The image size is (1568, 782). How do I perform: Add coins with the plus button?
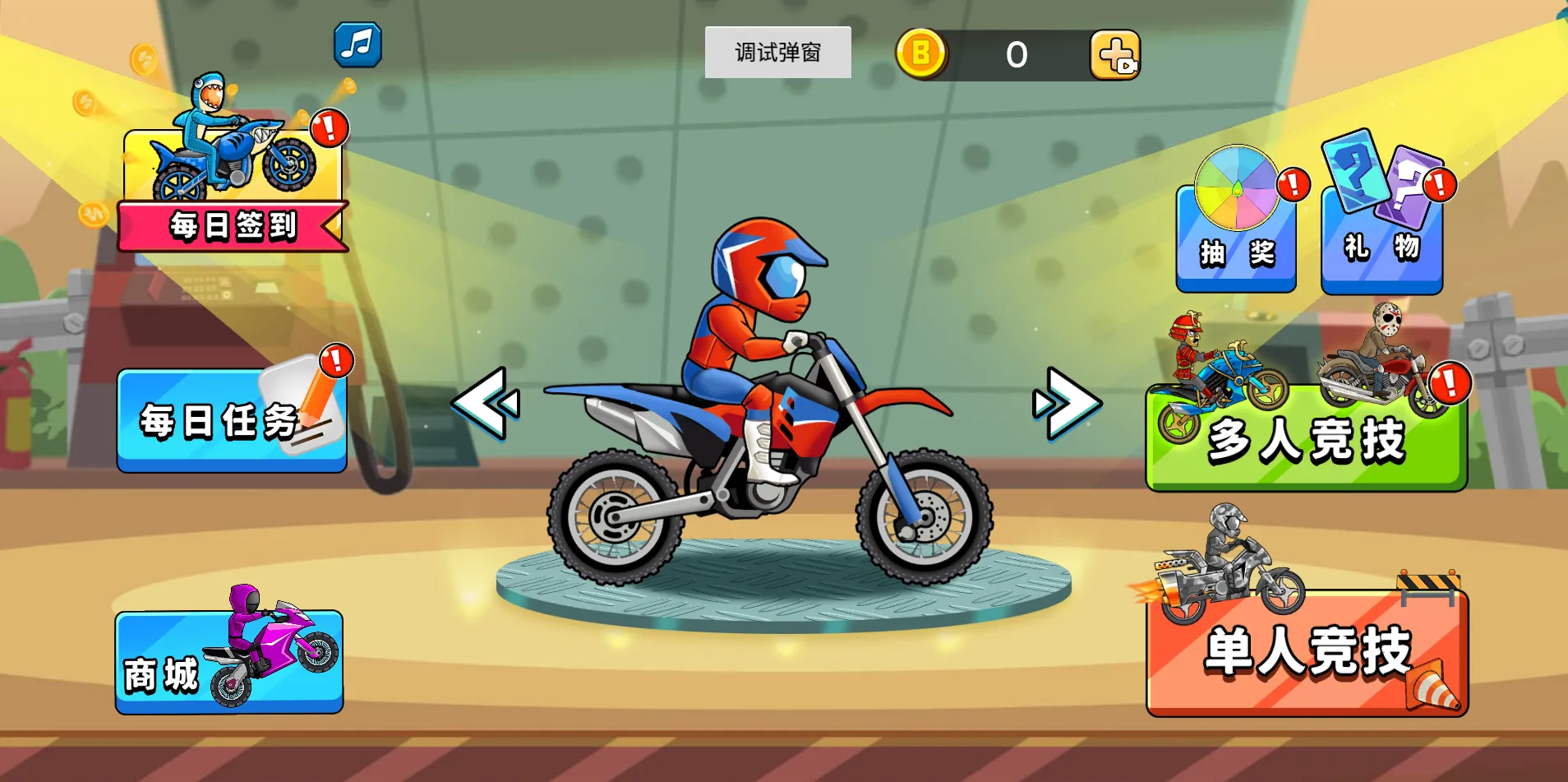(x=1114, y=55)
